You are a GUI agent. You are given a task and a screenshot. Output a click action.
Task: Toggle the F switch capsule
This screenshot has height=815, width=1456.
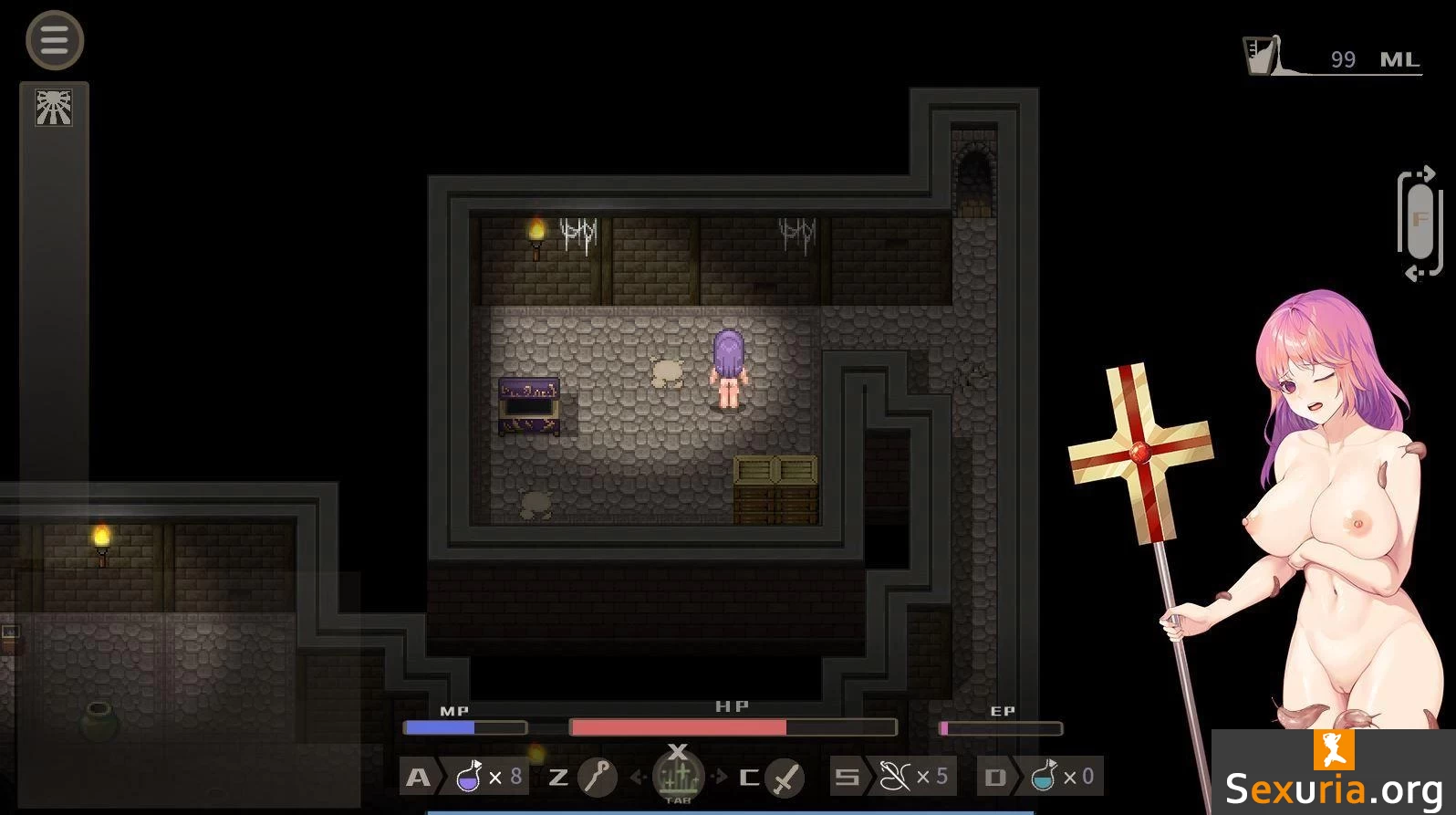point(1420,222)
